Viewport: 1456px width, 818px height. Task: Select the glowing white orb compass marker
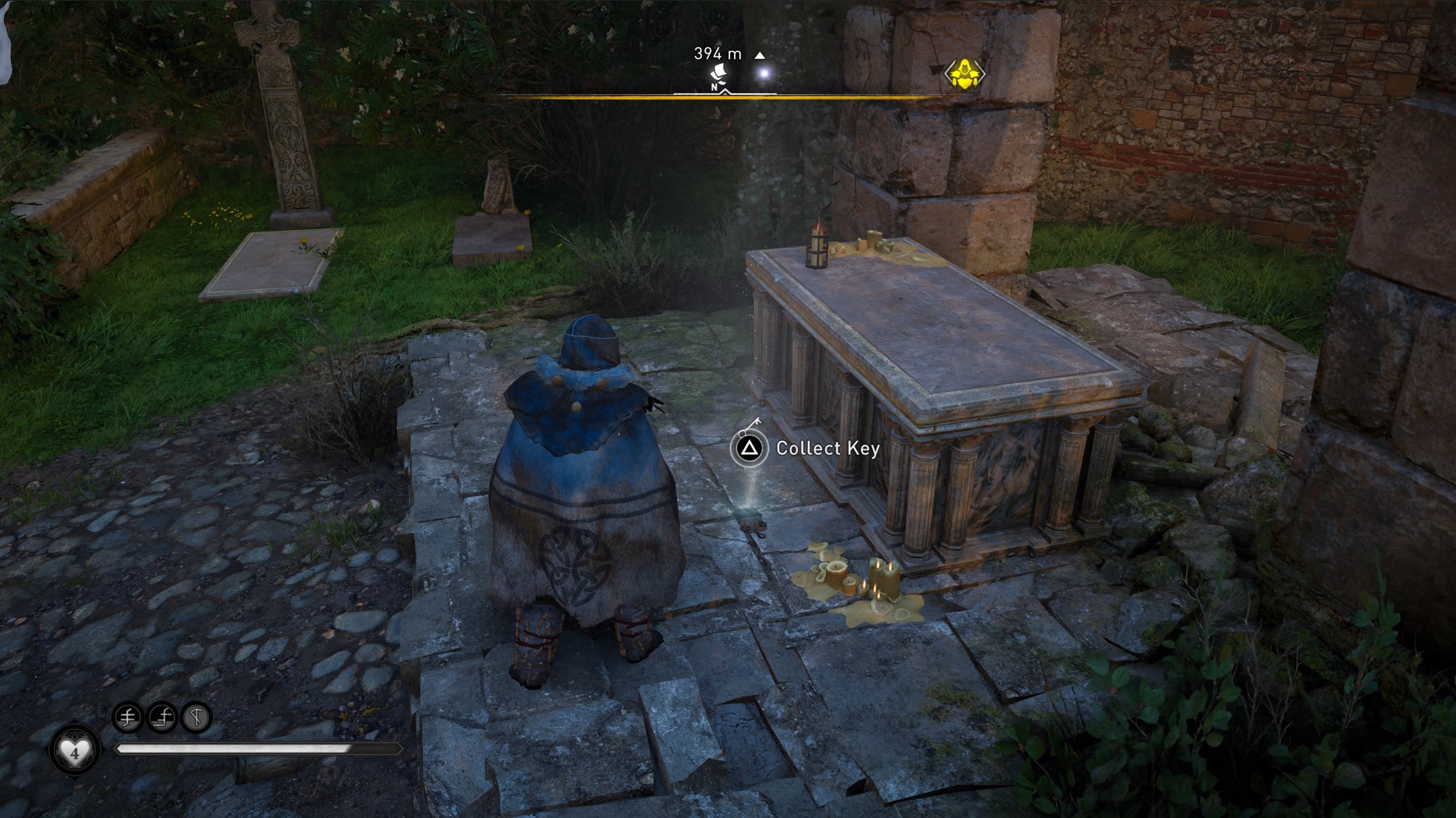coord(764,74)
